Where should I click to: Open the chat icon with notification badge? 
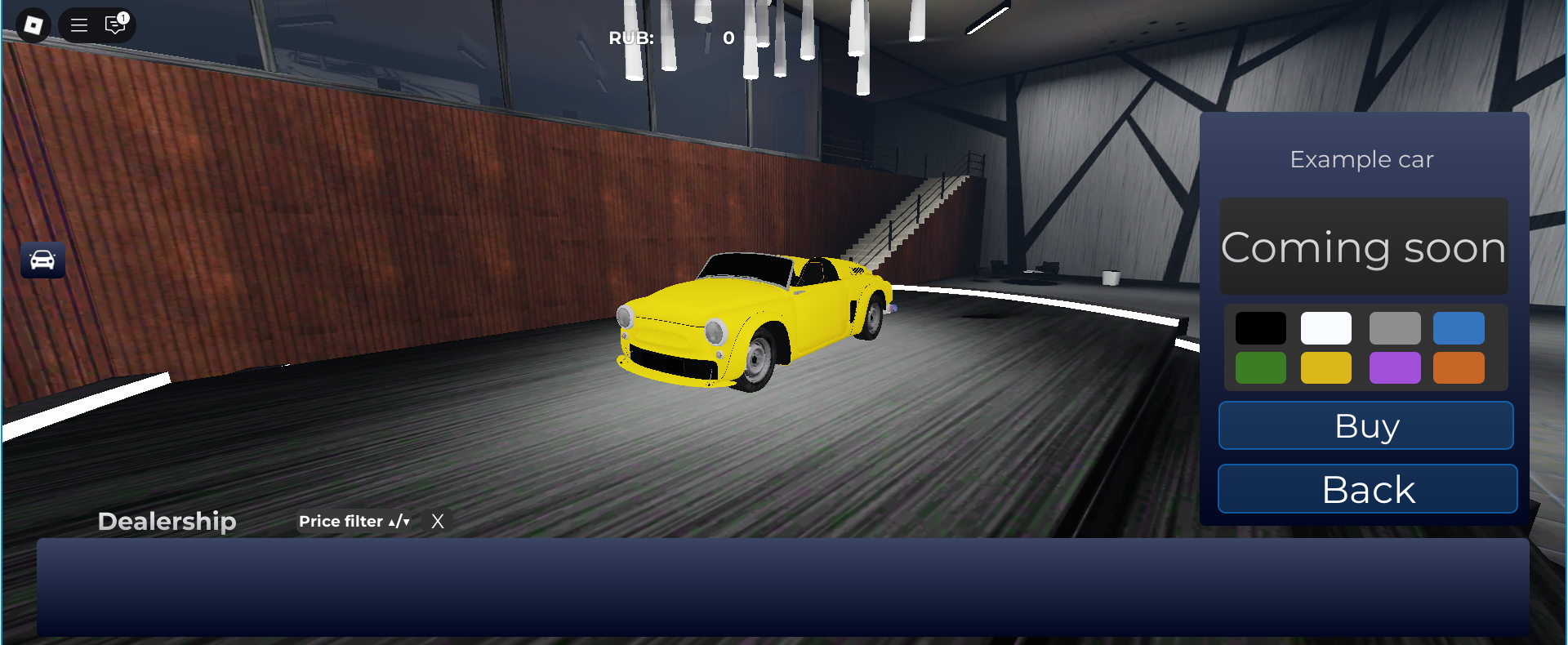tap(114, 25)
